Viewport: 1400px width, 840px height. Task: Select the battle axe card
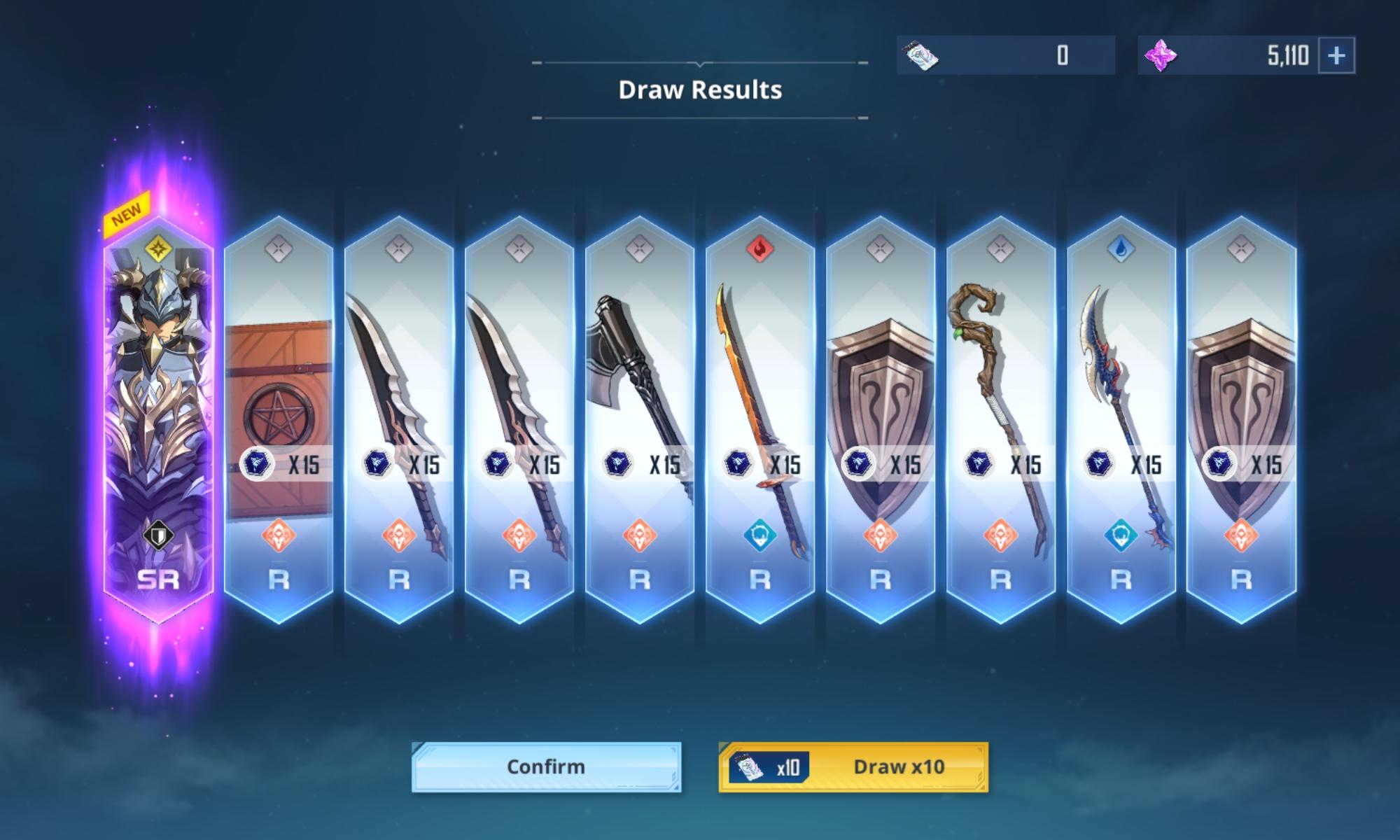point(640,392)
